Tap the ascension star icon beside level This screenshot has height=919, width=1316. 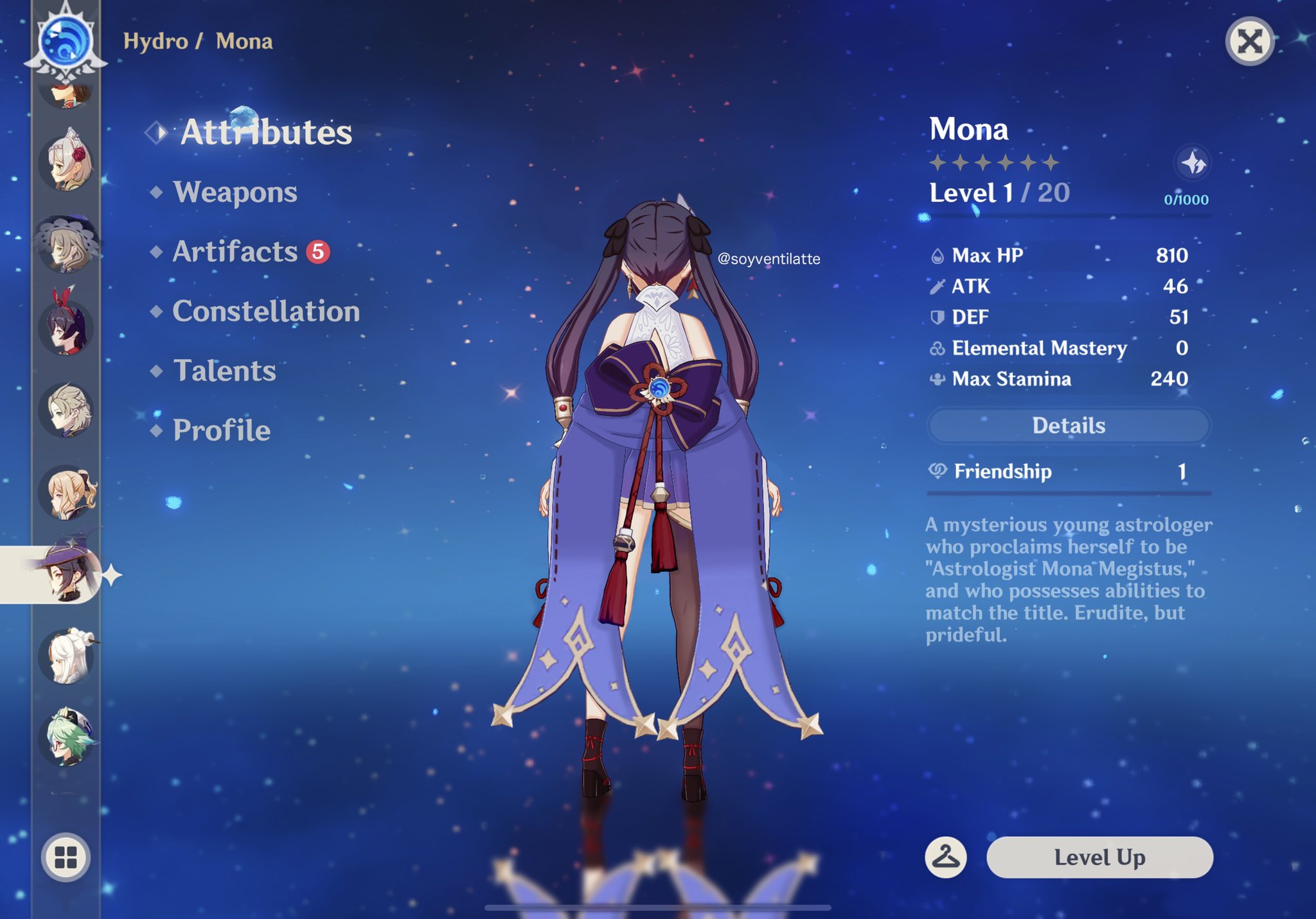pyautogui.click(x=1193, y=163)
